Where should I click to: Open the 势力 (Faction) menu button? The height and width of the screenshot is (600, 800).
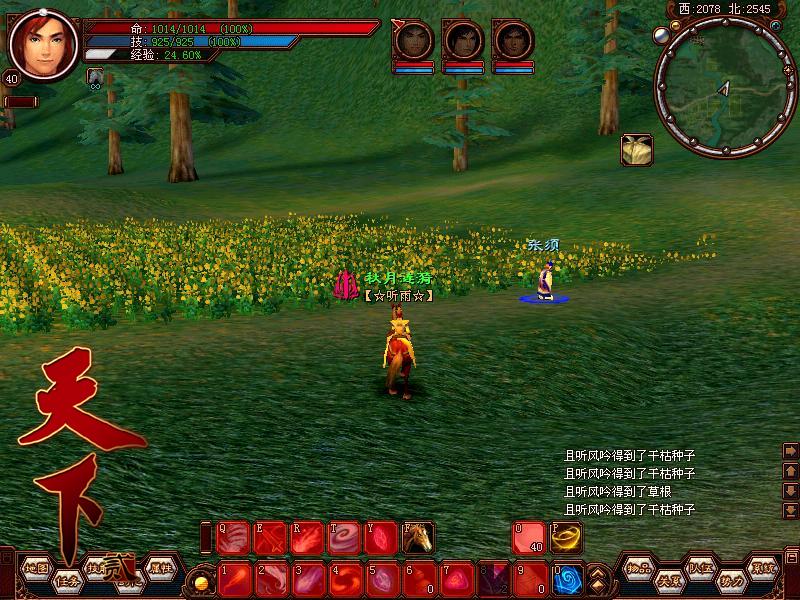click(731, 580)
